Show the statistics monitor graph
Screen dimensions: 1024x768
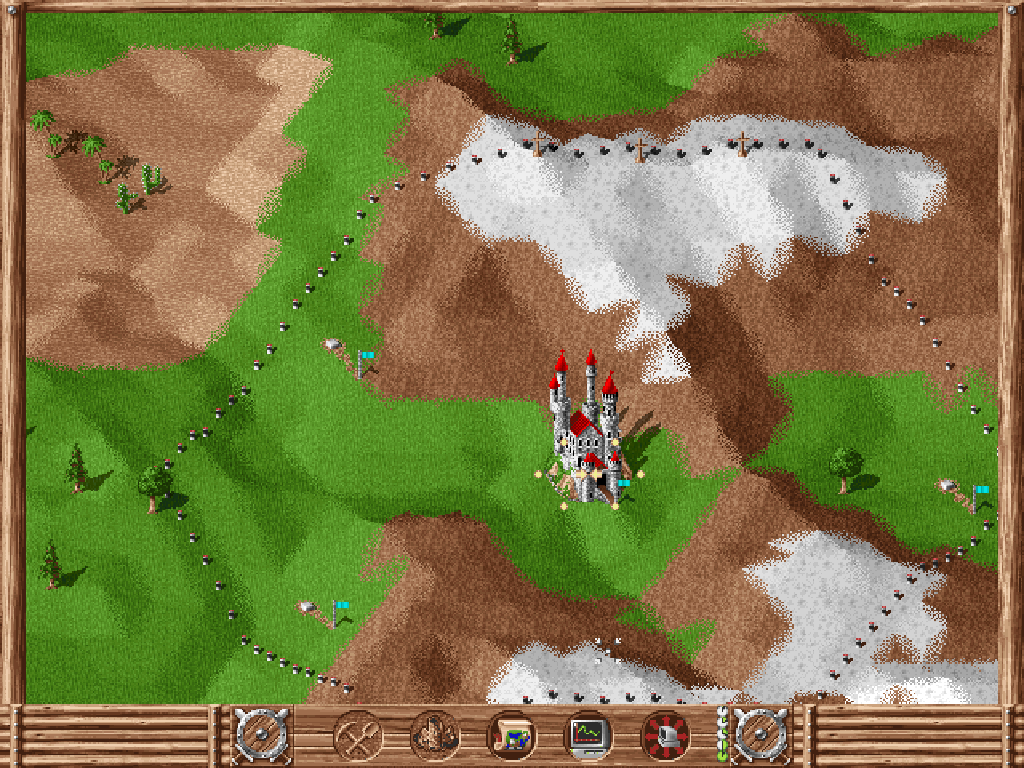point(588,736)
